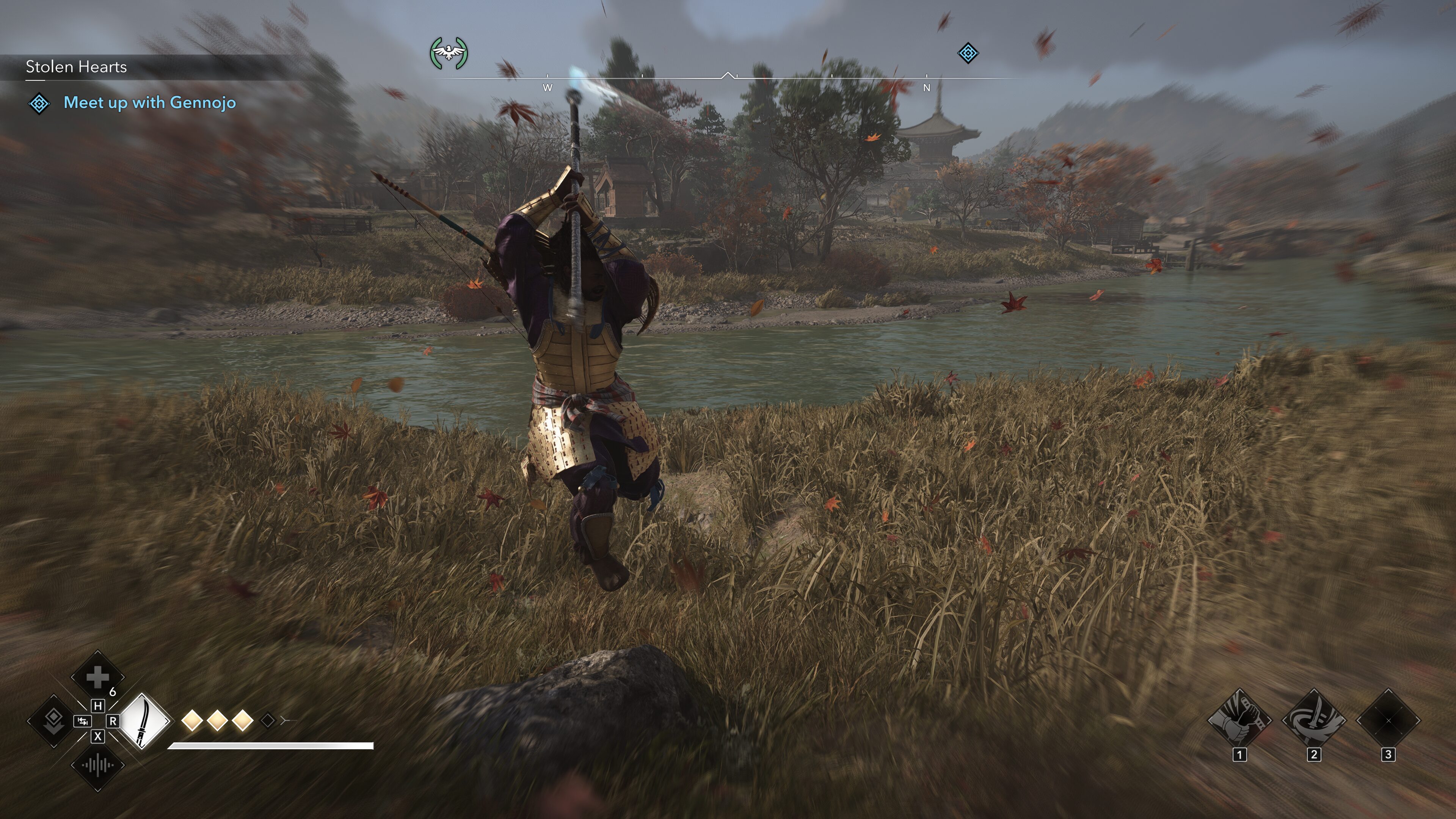
Task: Select the quest marker on the compass
Action: 968,54
